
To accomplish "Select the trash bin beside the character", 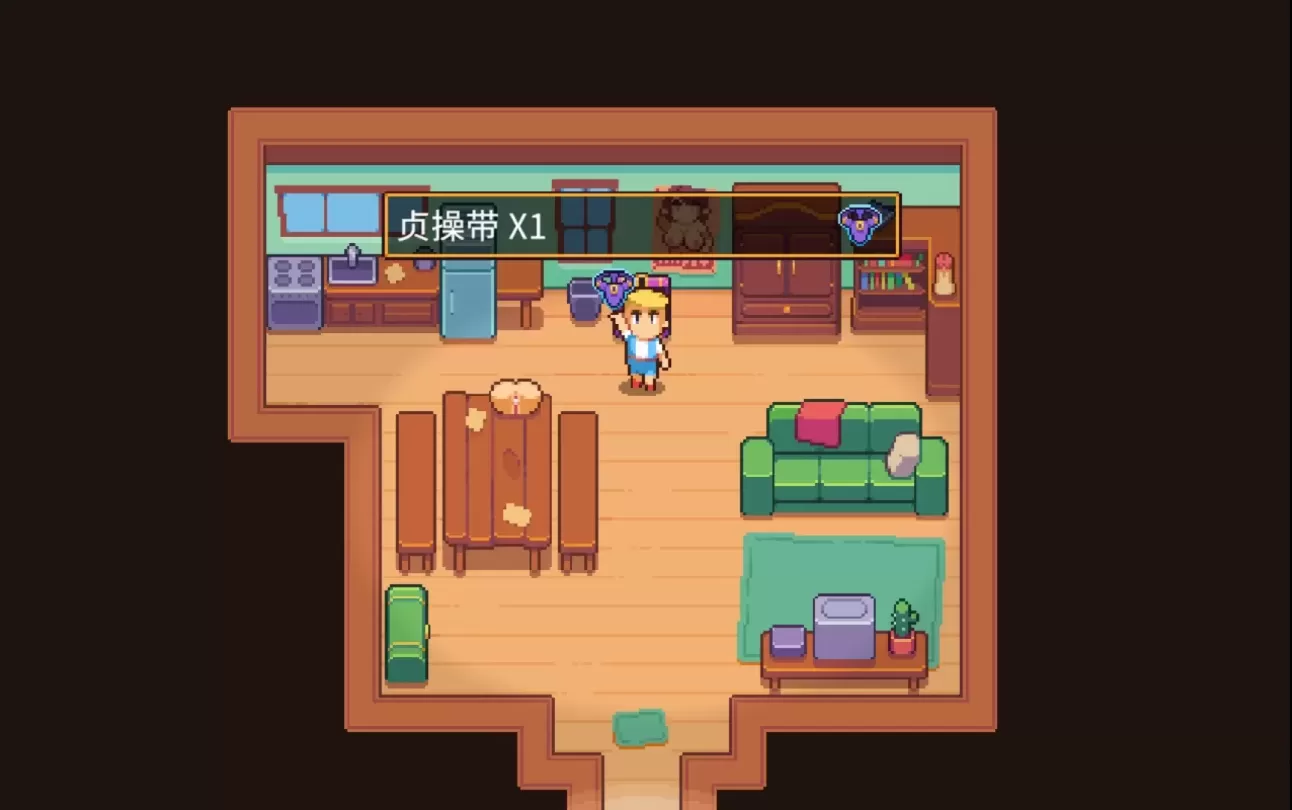I will [x=582, y=300].
